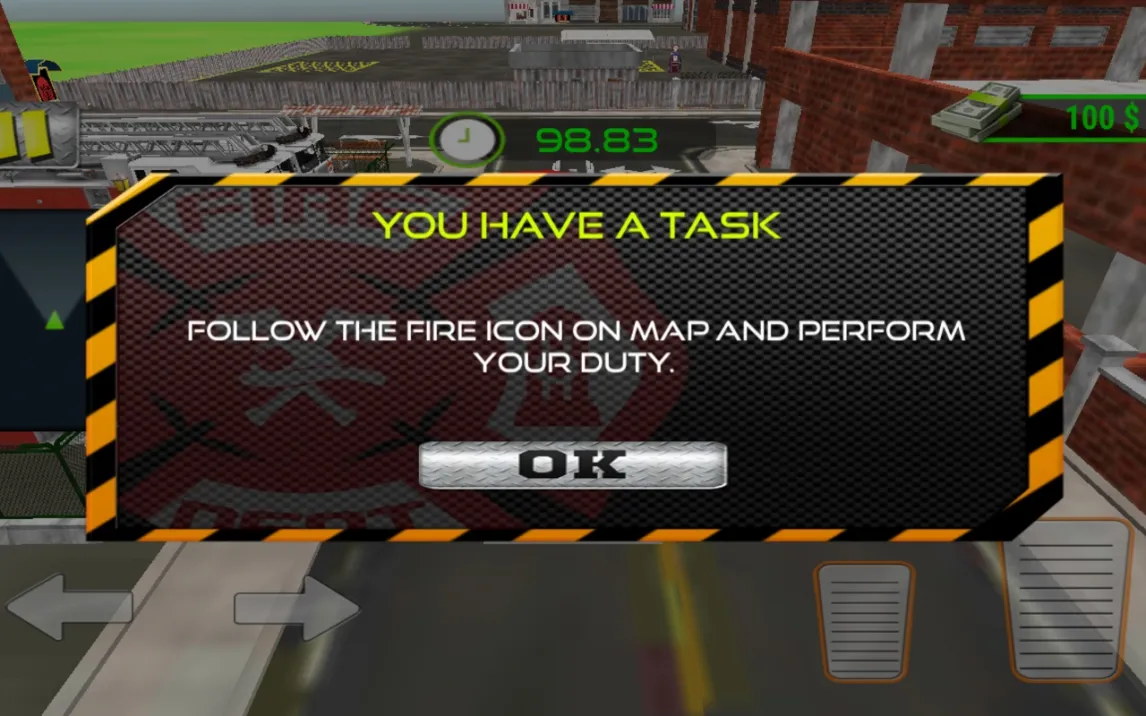Confirm the task dialog with OK
This screenshot has width=1146, height=716.
572,465
